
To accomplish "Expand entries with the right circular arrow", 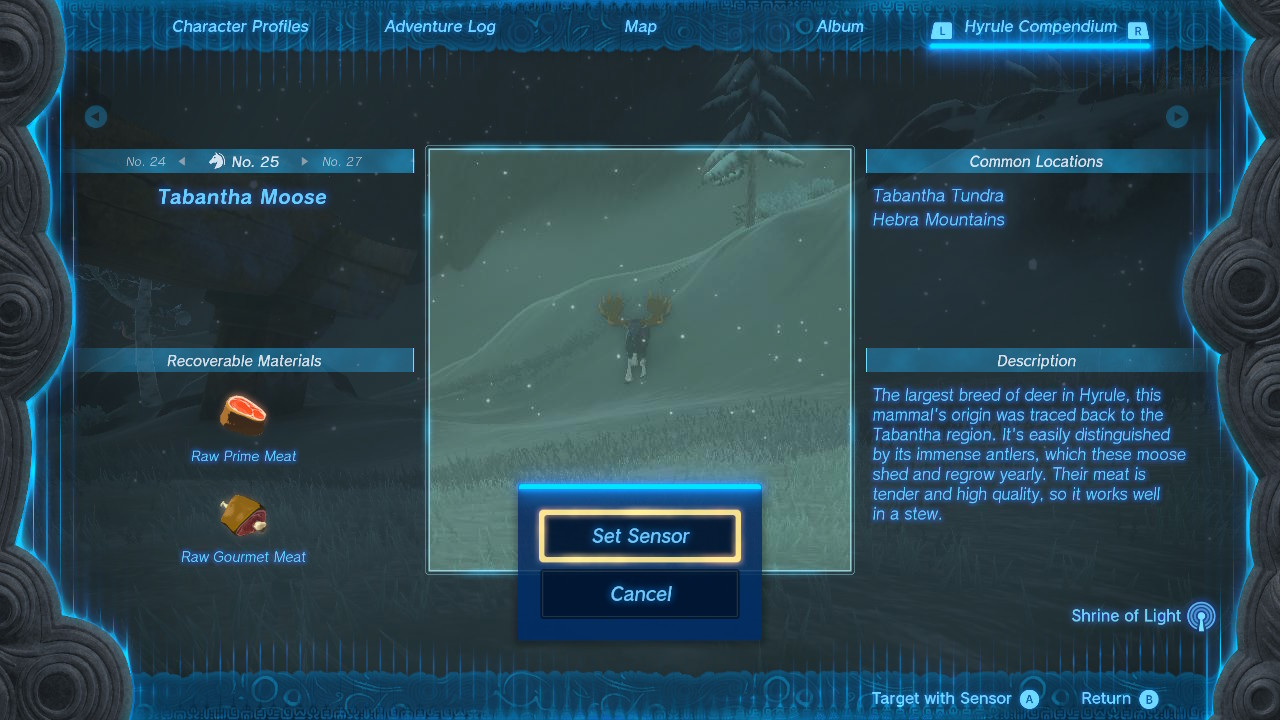I will point(1177,117).
